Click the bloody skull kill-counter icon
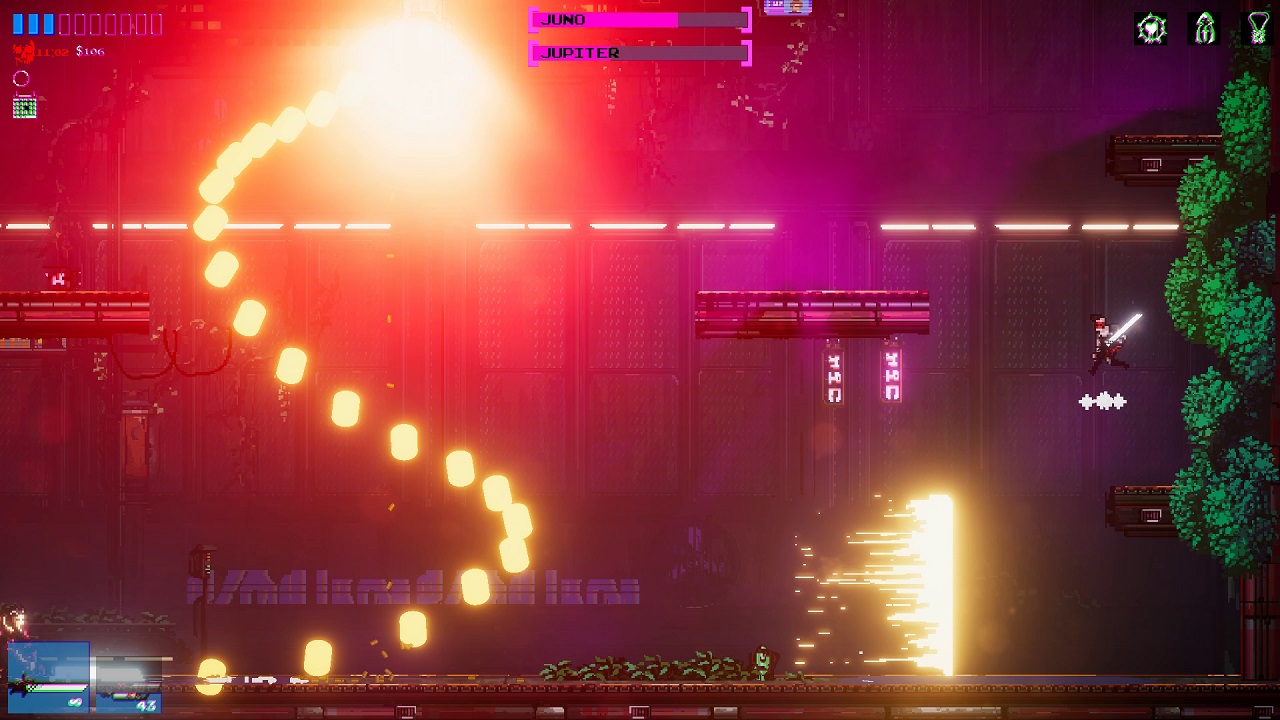The image size is (1280, 720). click(23, 50)
